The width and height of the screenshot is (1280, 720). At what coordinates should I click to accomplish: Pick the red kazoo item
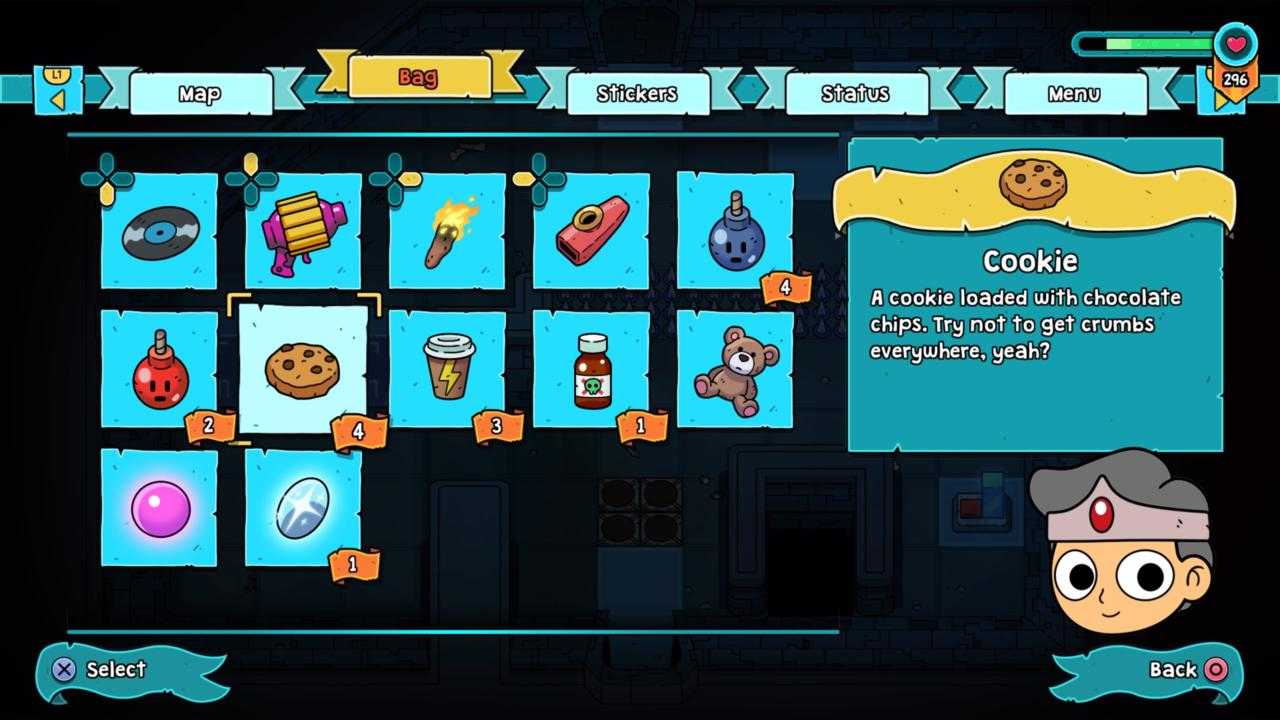coord(591,231)
